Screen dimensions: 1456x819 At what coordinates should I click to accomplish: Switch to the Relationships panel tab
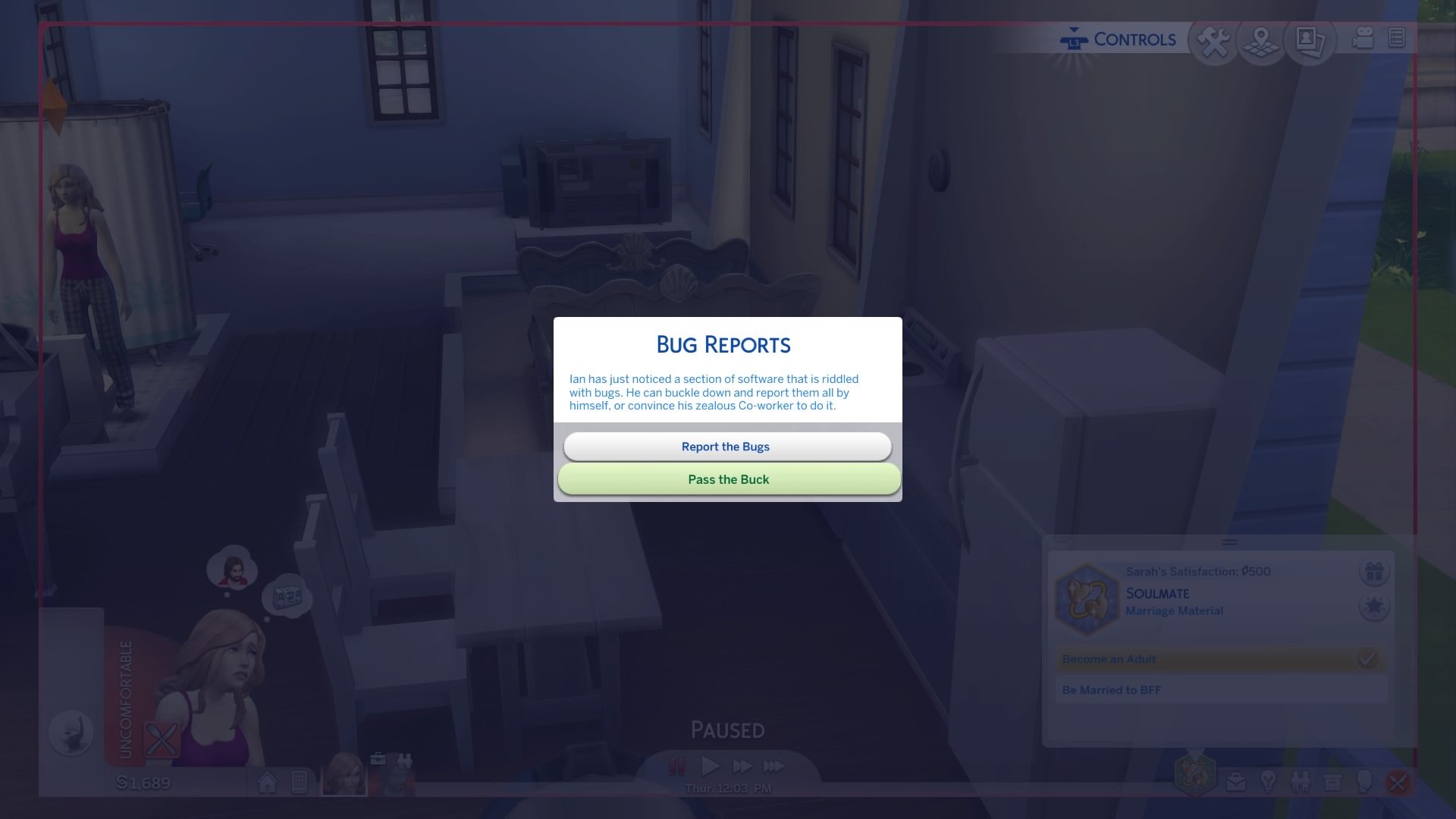point(1302,781)
